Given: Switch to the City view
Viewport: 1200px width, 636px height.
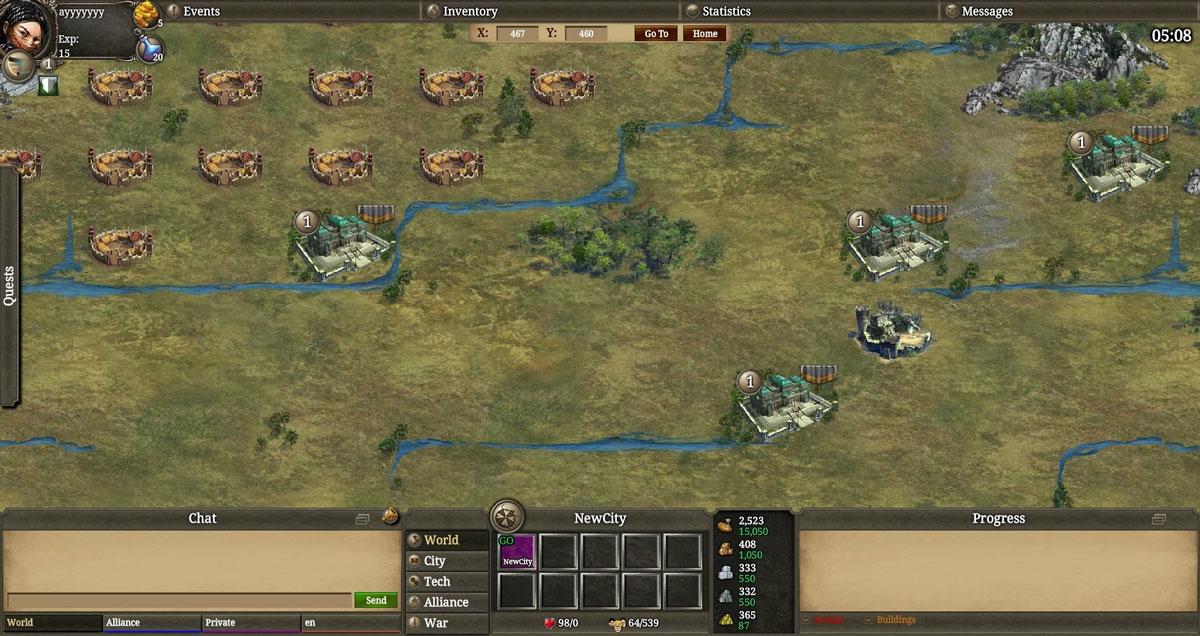Looking at the screenshot, I should click(435, 561).
